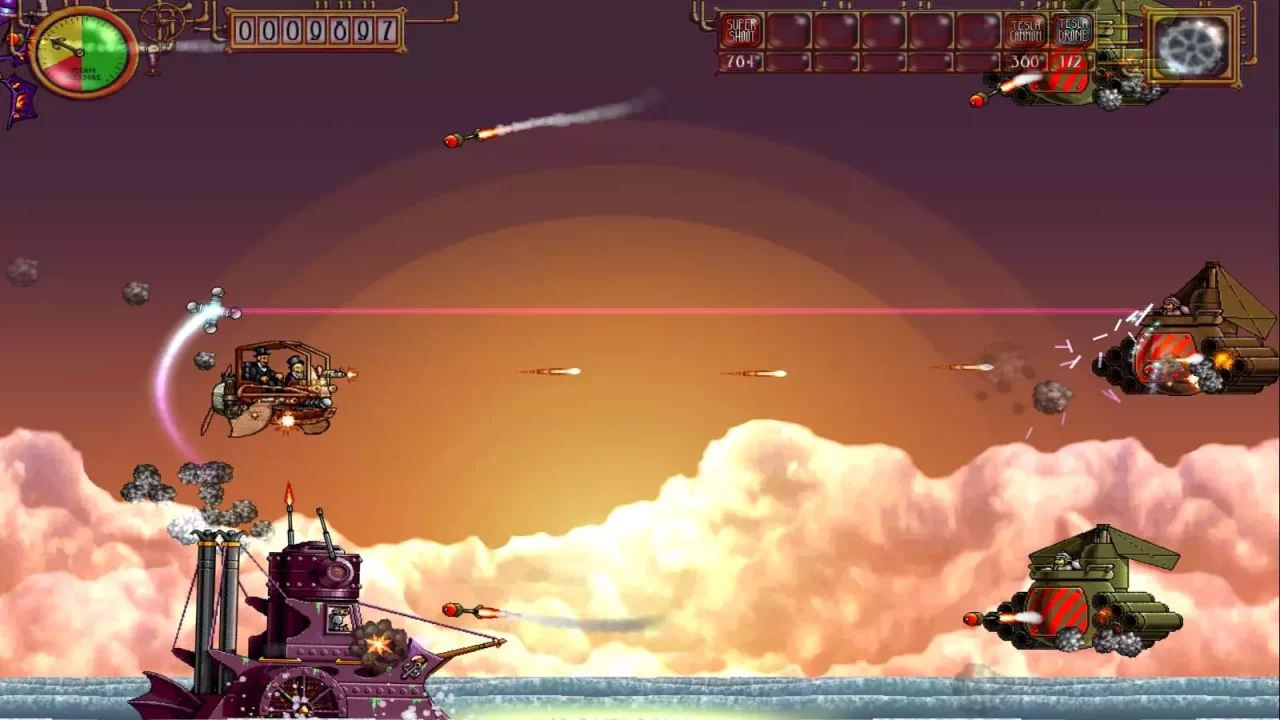Click the last empty lower ammo slot
The width and height of the screenshot is (1280, 720).
coord(977,62)
